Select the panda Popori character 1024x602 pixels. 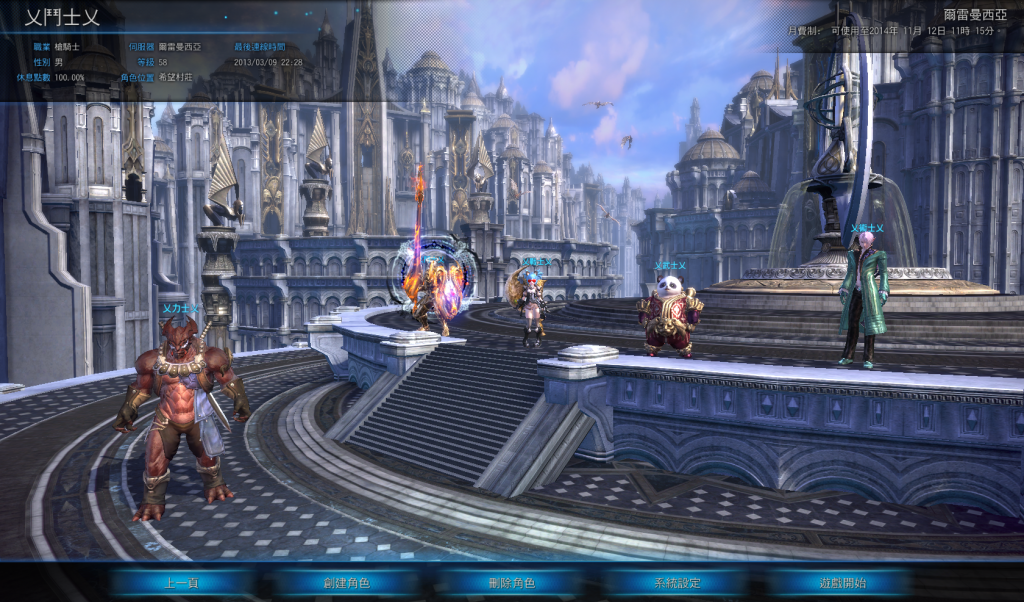point(670,316)
